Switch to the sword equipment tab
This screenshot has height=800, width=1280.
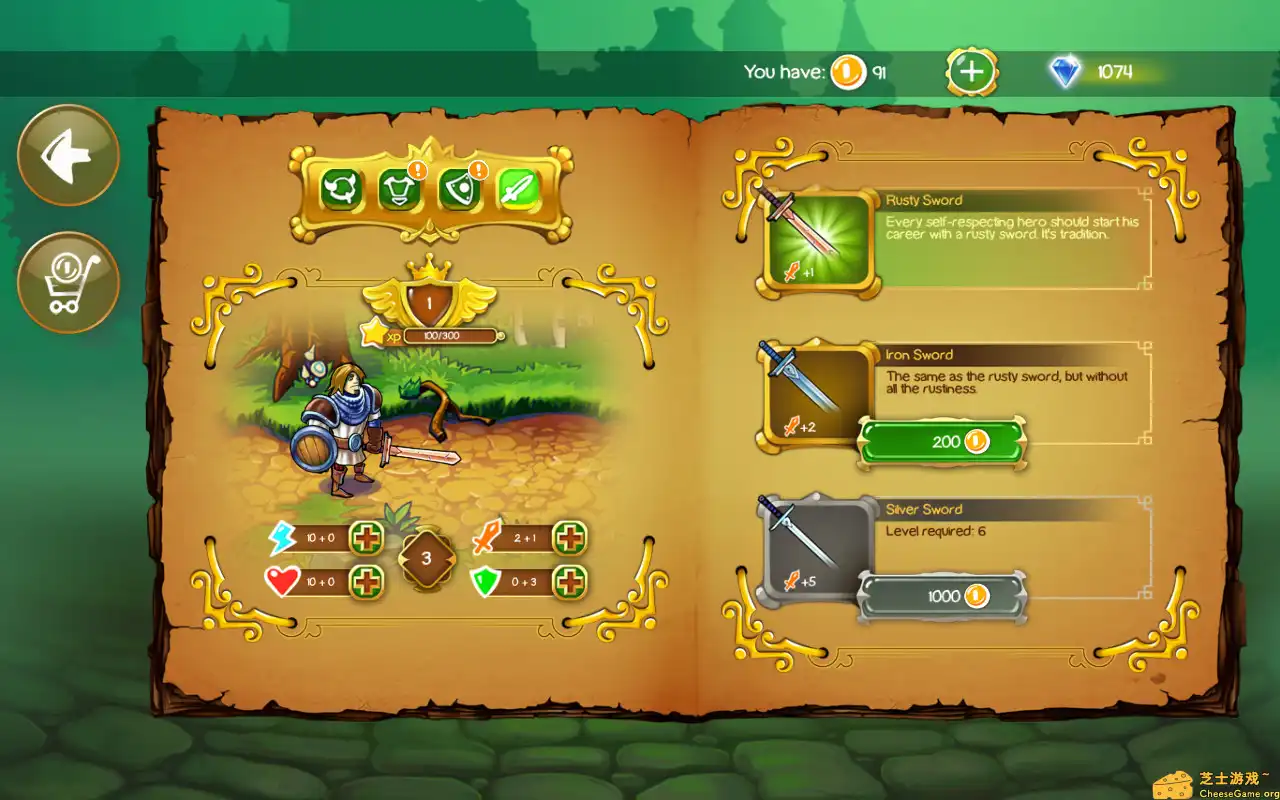point(520,189)
